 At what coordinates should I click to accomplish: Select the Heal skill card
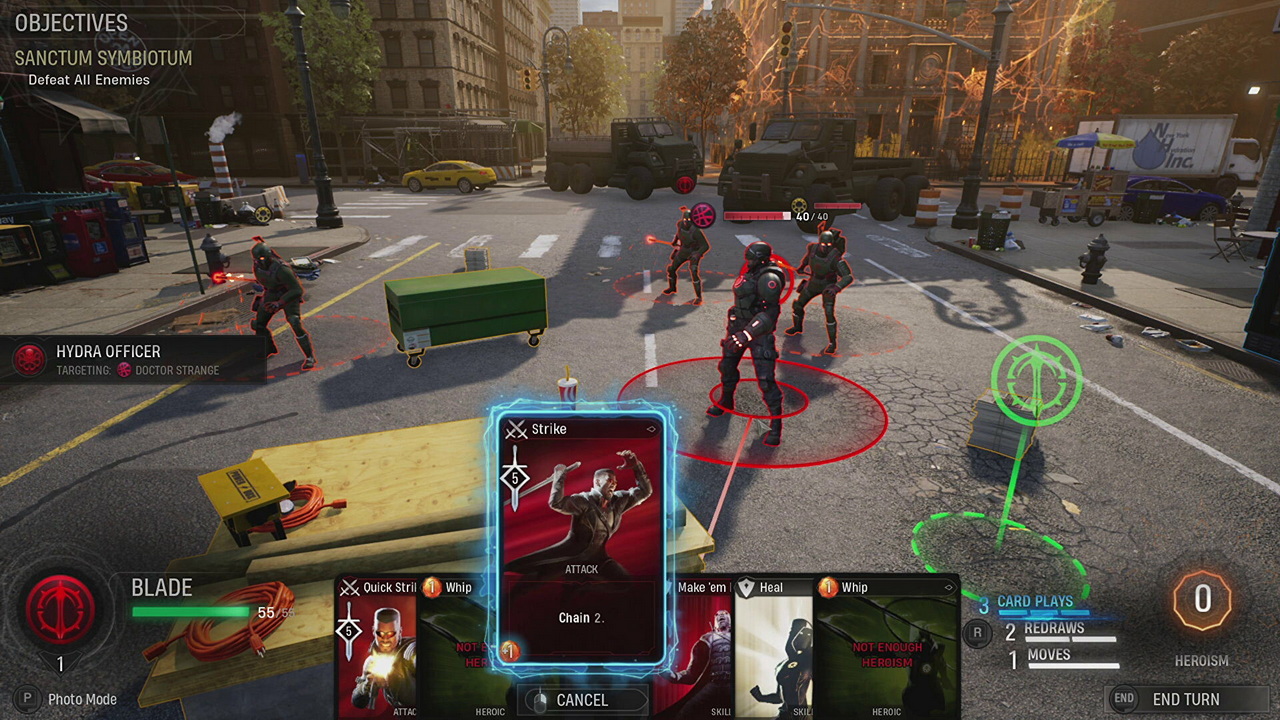(774, 650)
